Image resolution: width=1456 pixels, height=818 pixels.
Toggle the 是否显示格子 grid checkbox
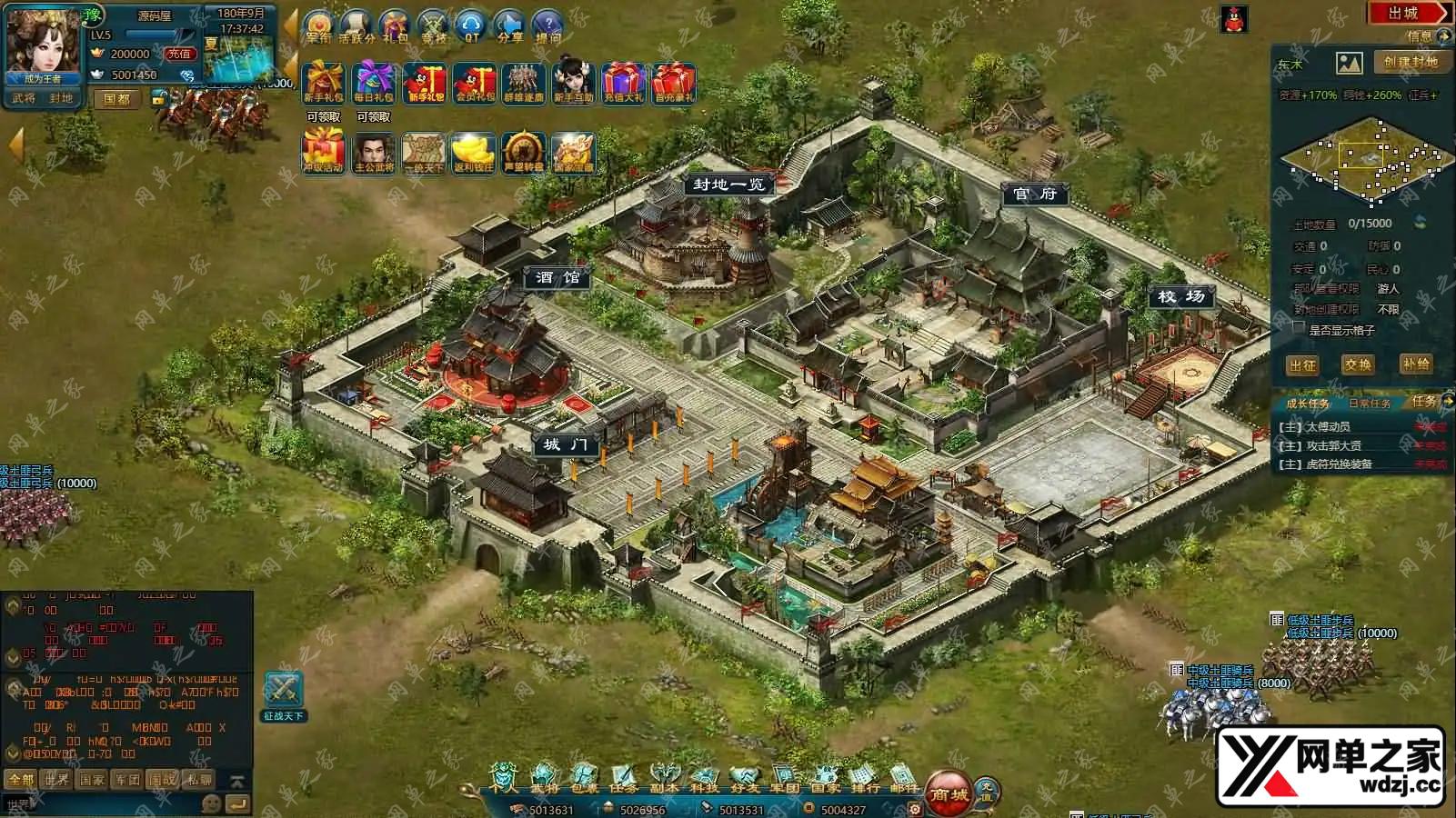1299,329
